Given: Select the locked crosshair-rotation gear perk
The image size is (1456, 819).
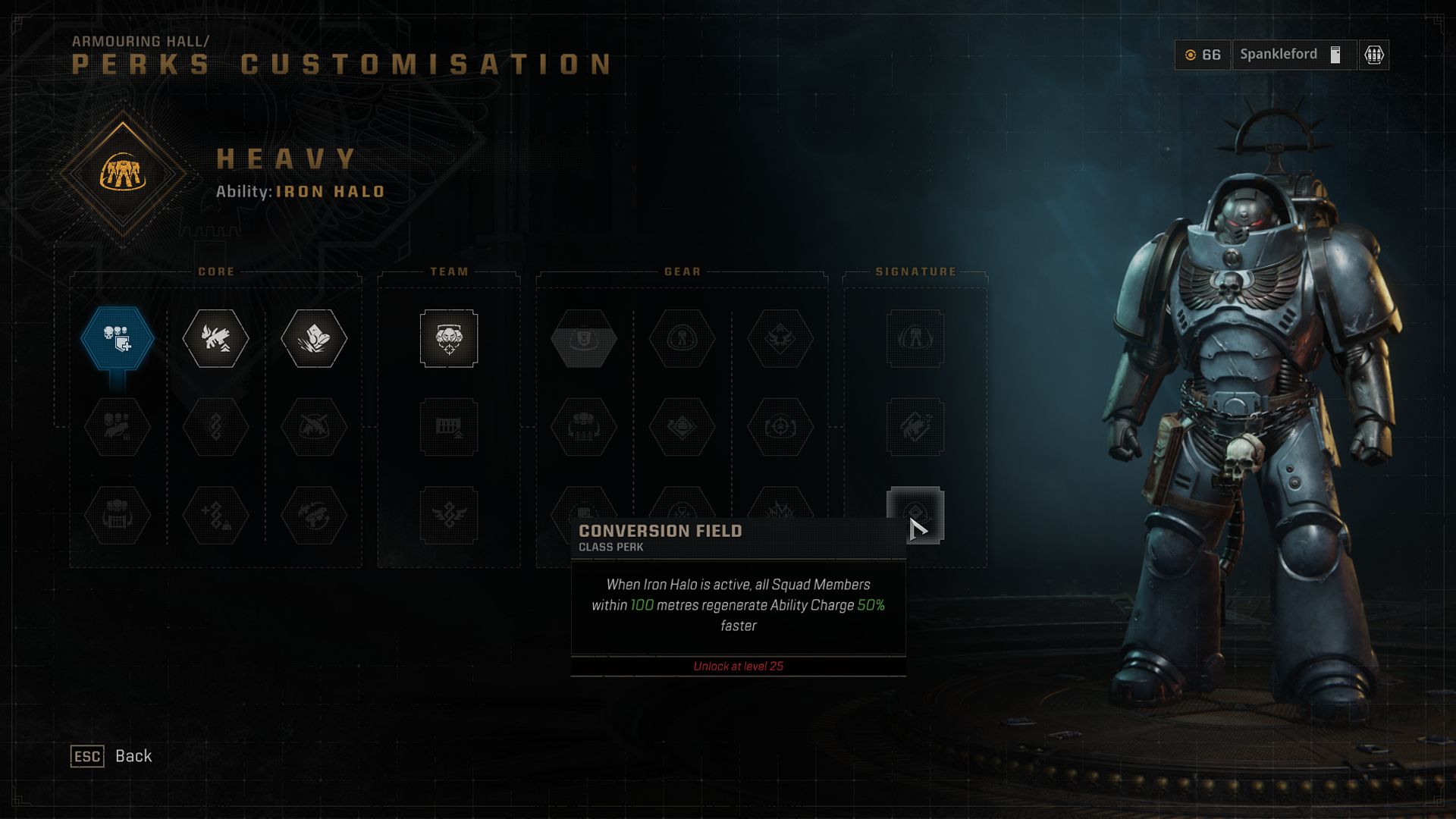Looking at the screenshot, I should coord(780,427).
